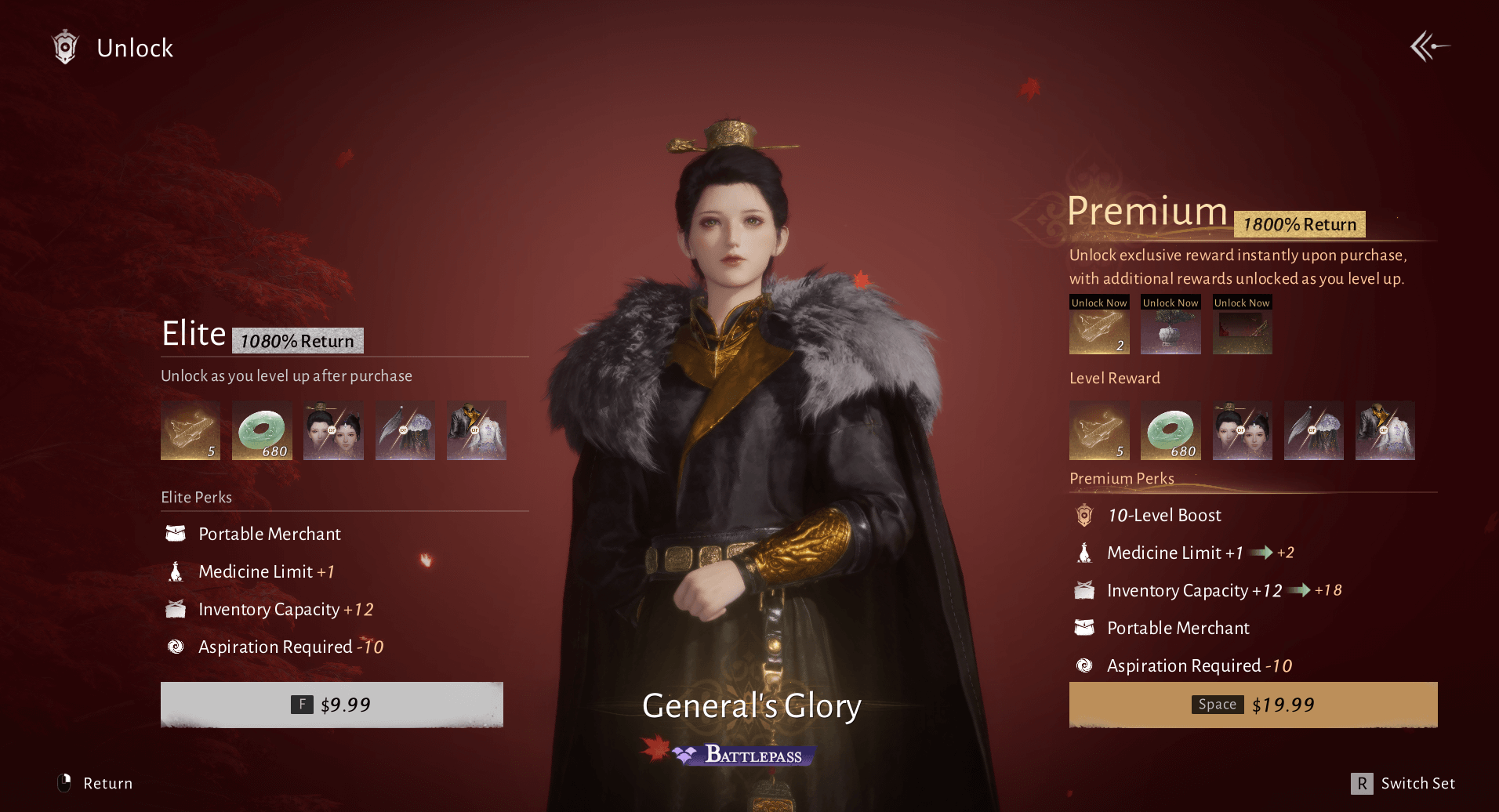This screenshot has width=1499, height=812.
Task: Inspect the Elite jade ring reward
Action: [x=262, y=430]
